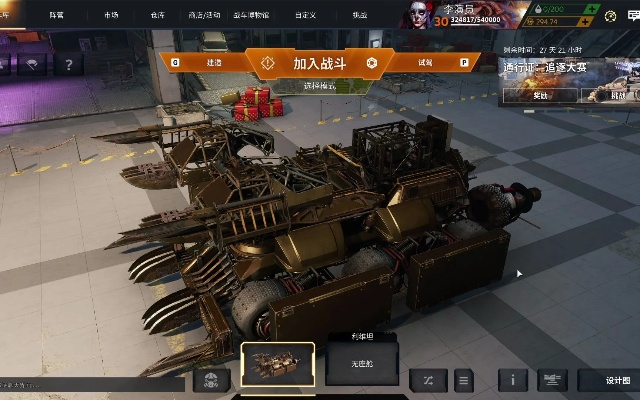This screenshot has height=400, width=640.
Task: Open the 设计图 blueprints button
Action: click(x=616, y=380)
